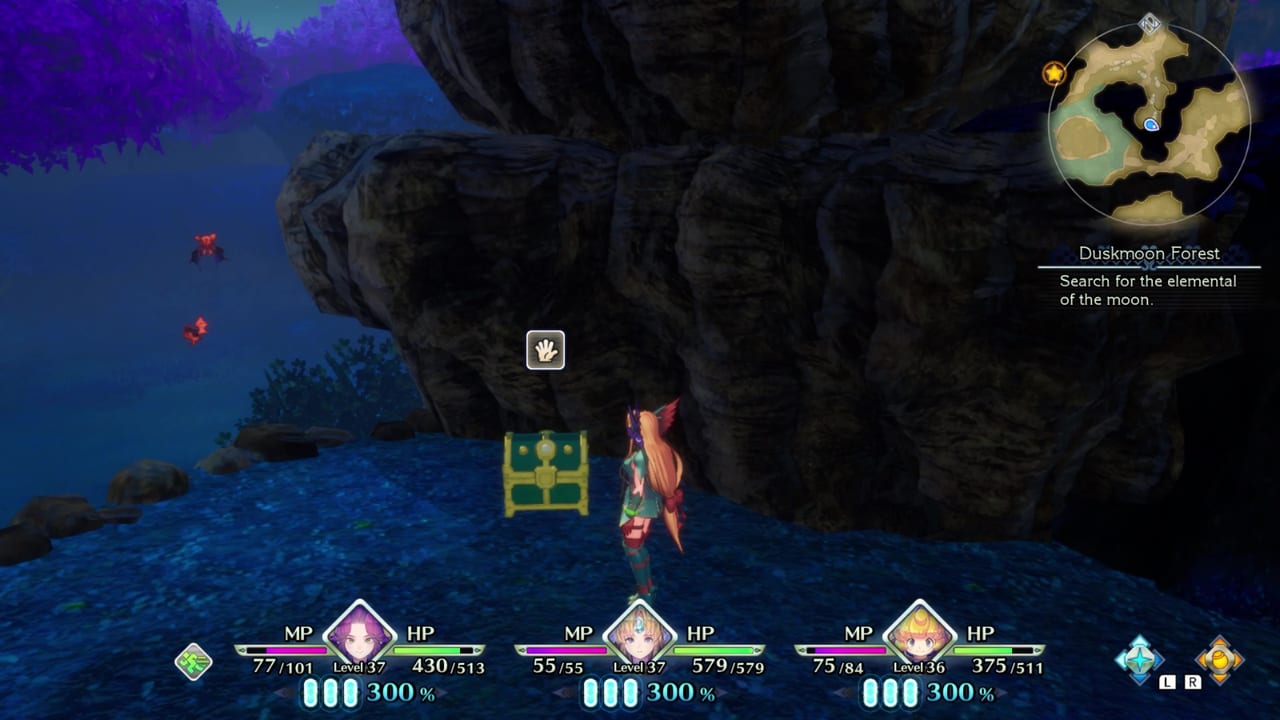Open the treasure chest on the ground

(546, 473)
